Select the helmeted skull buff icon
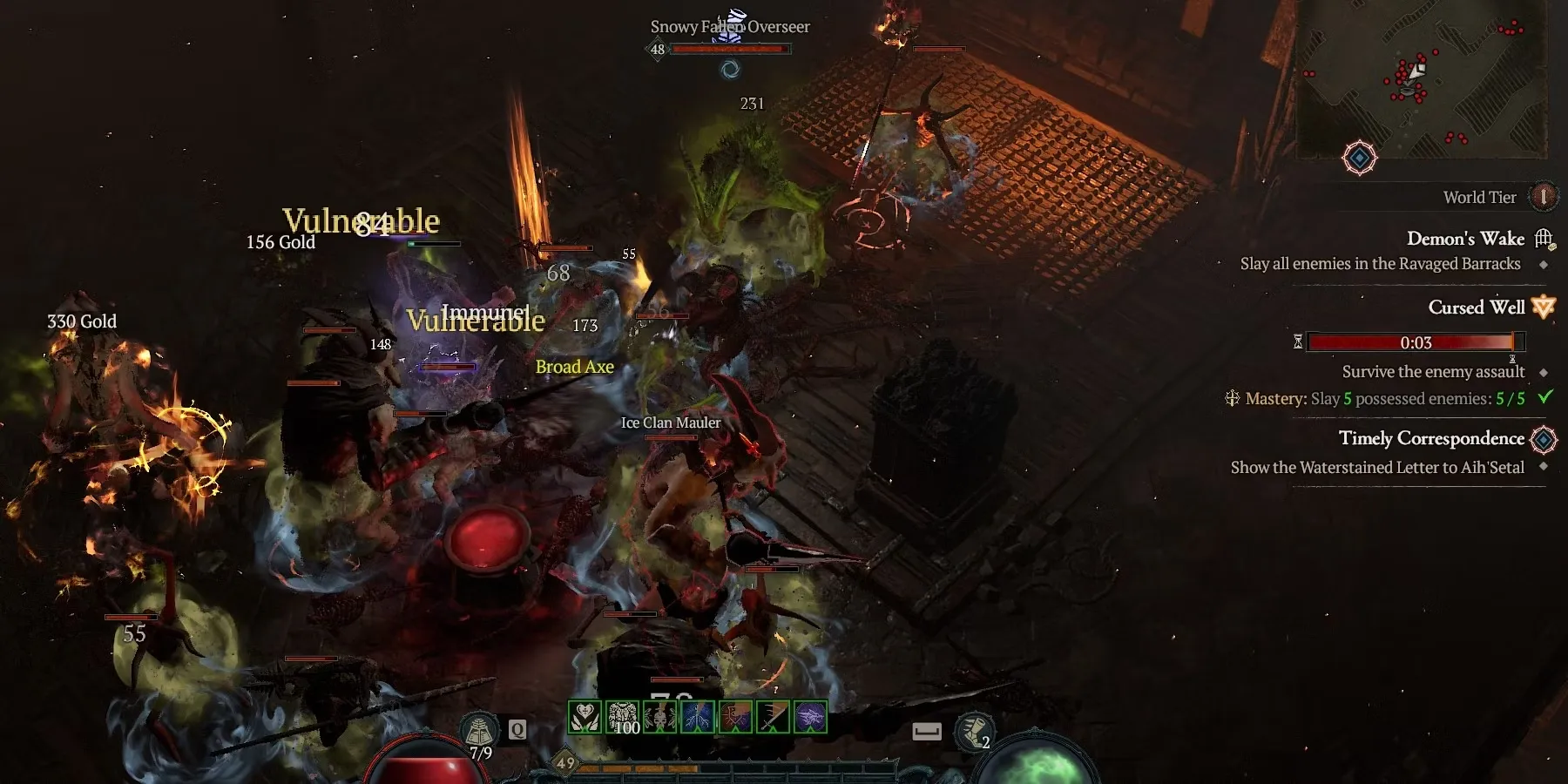The width and height of the screenshot is (1568, 784). 660,717
